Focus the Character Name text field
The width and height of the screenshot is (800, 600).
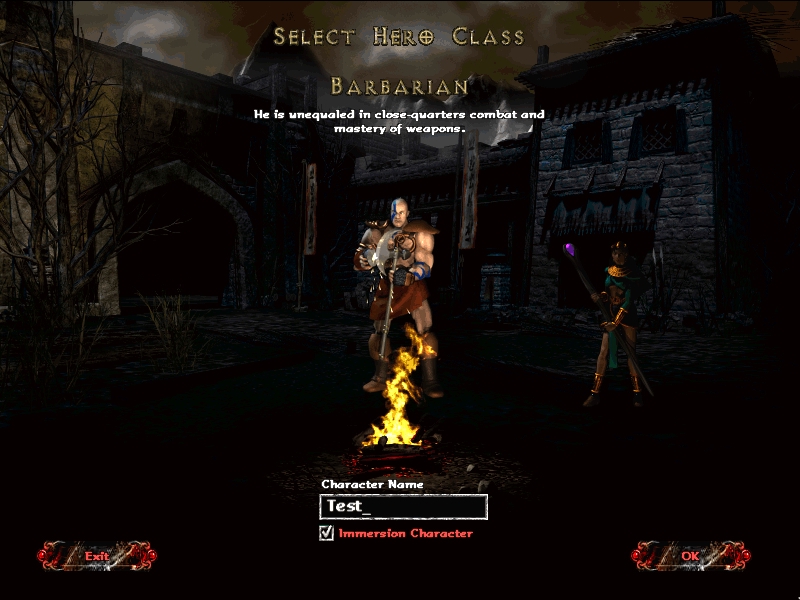pyautogui.click(x=403, y=507)
